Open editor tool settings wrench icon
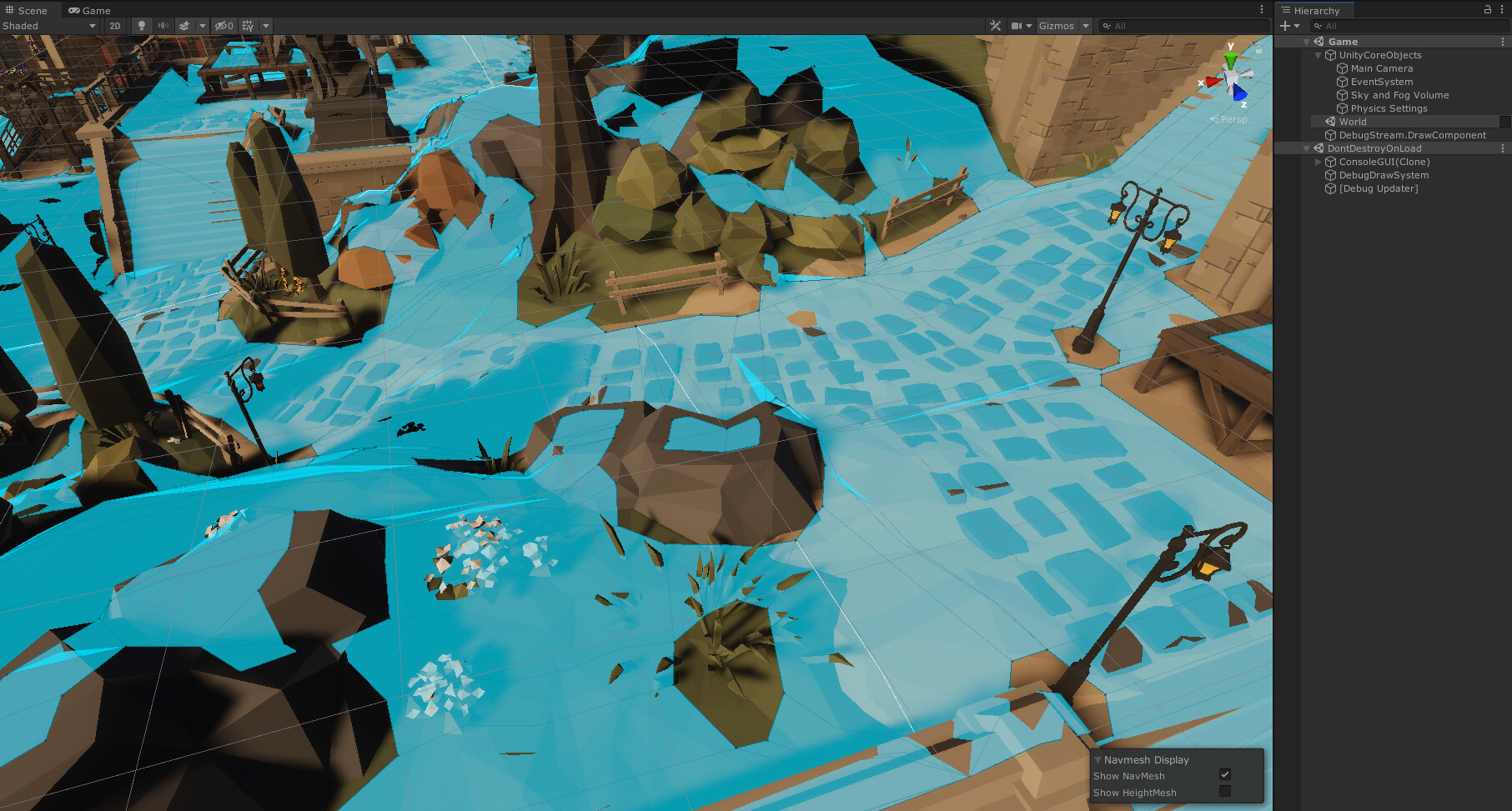The image size is (1512, 811). (x=995, y=26)
